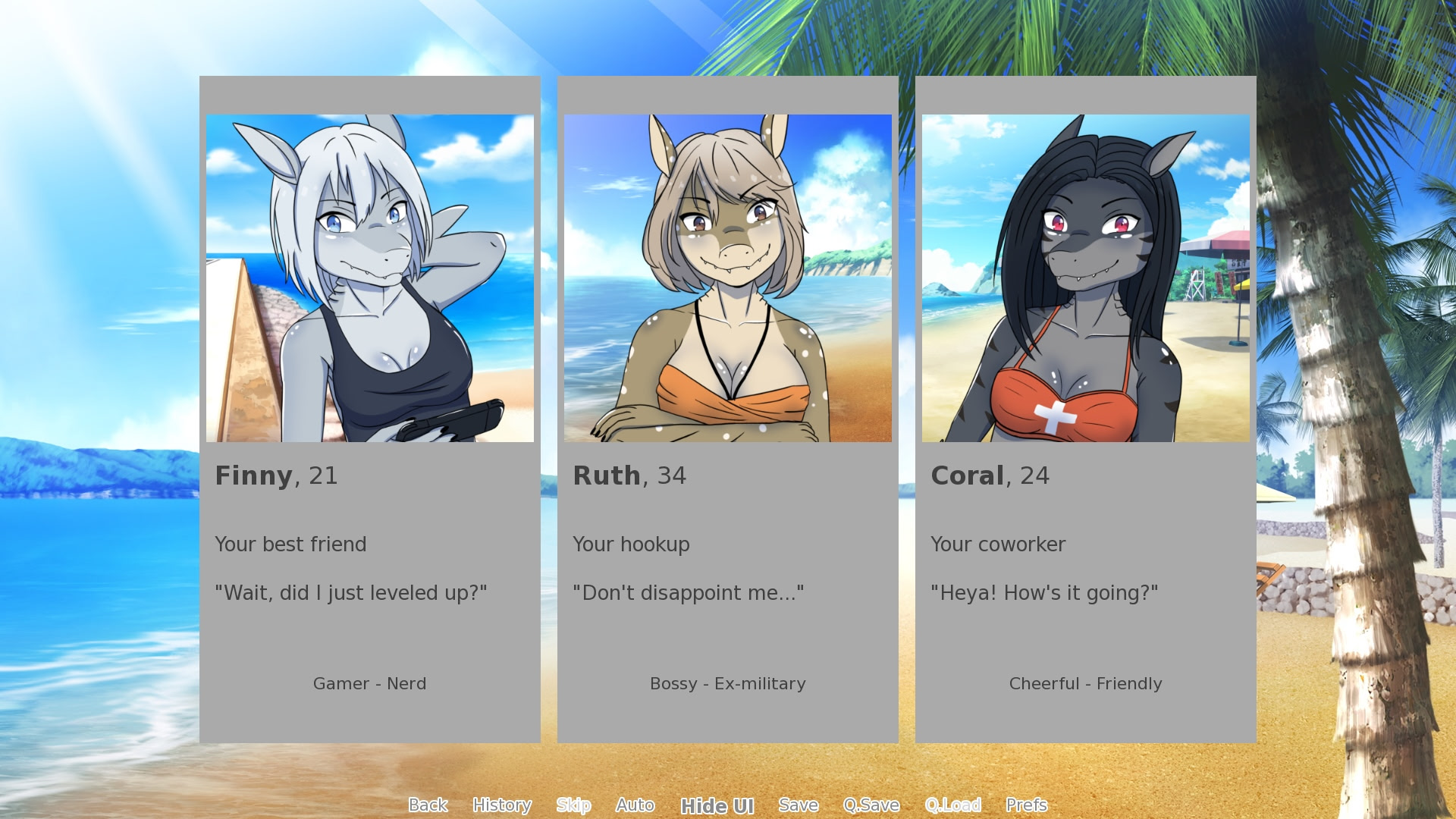Enable Skip mode
The height and width of the screenshot is (819, 1456).
point(574,805)
